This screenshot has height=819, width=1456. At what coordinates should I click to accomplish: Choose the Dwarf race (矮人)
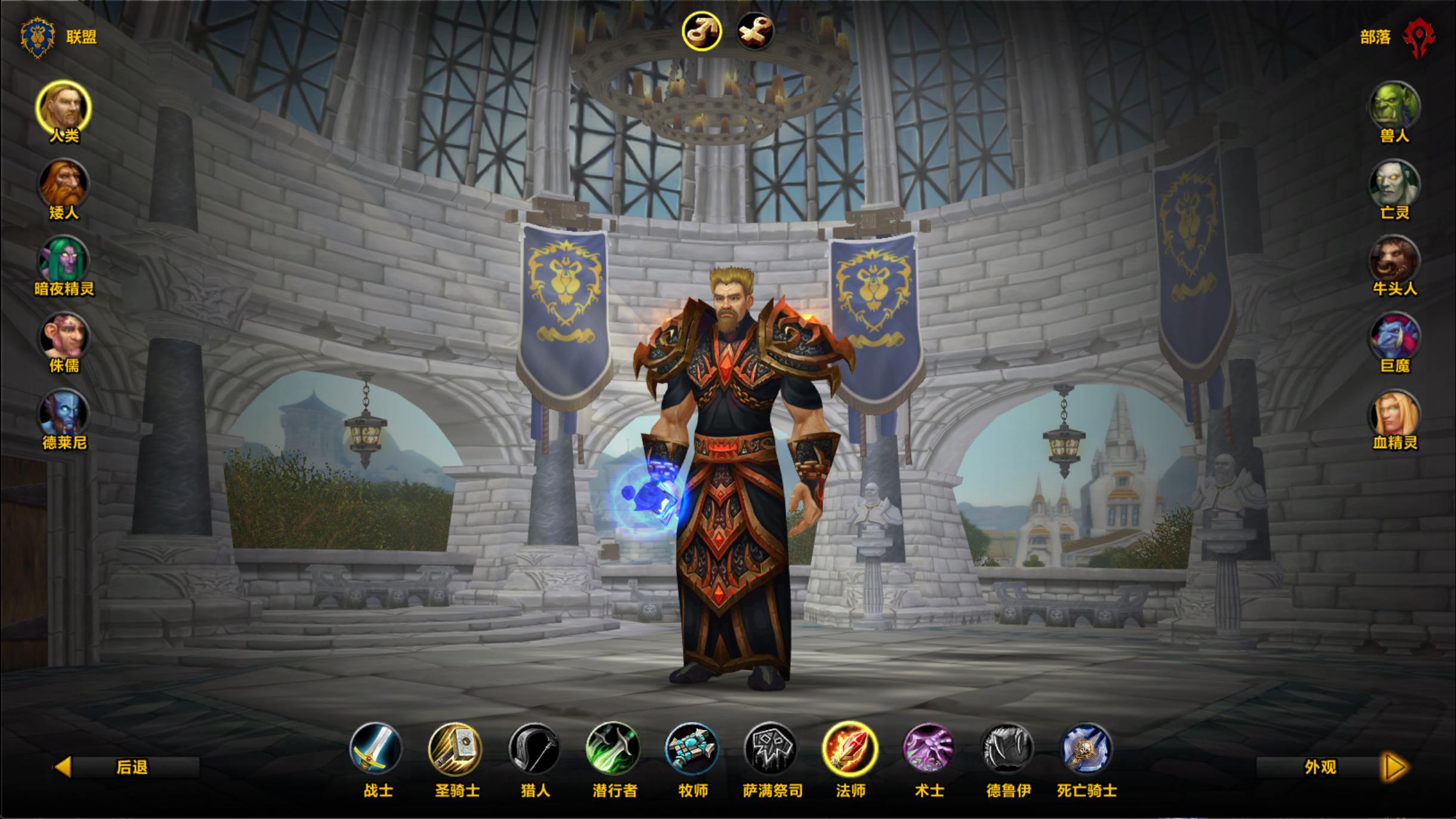coord(63,184)
